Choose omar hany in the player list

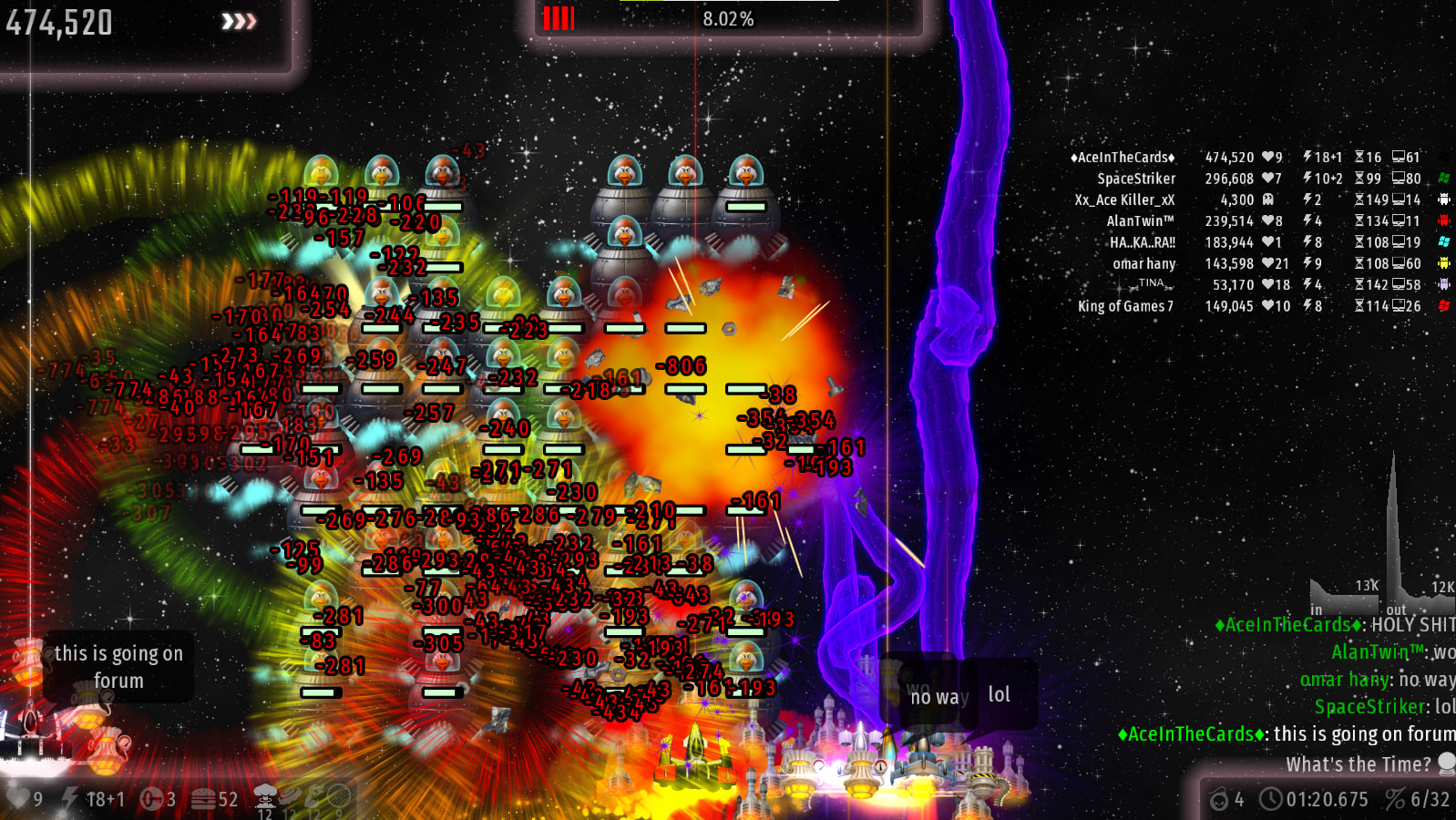point(1143,263)
